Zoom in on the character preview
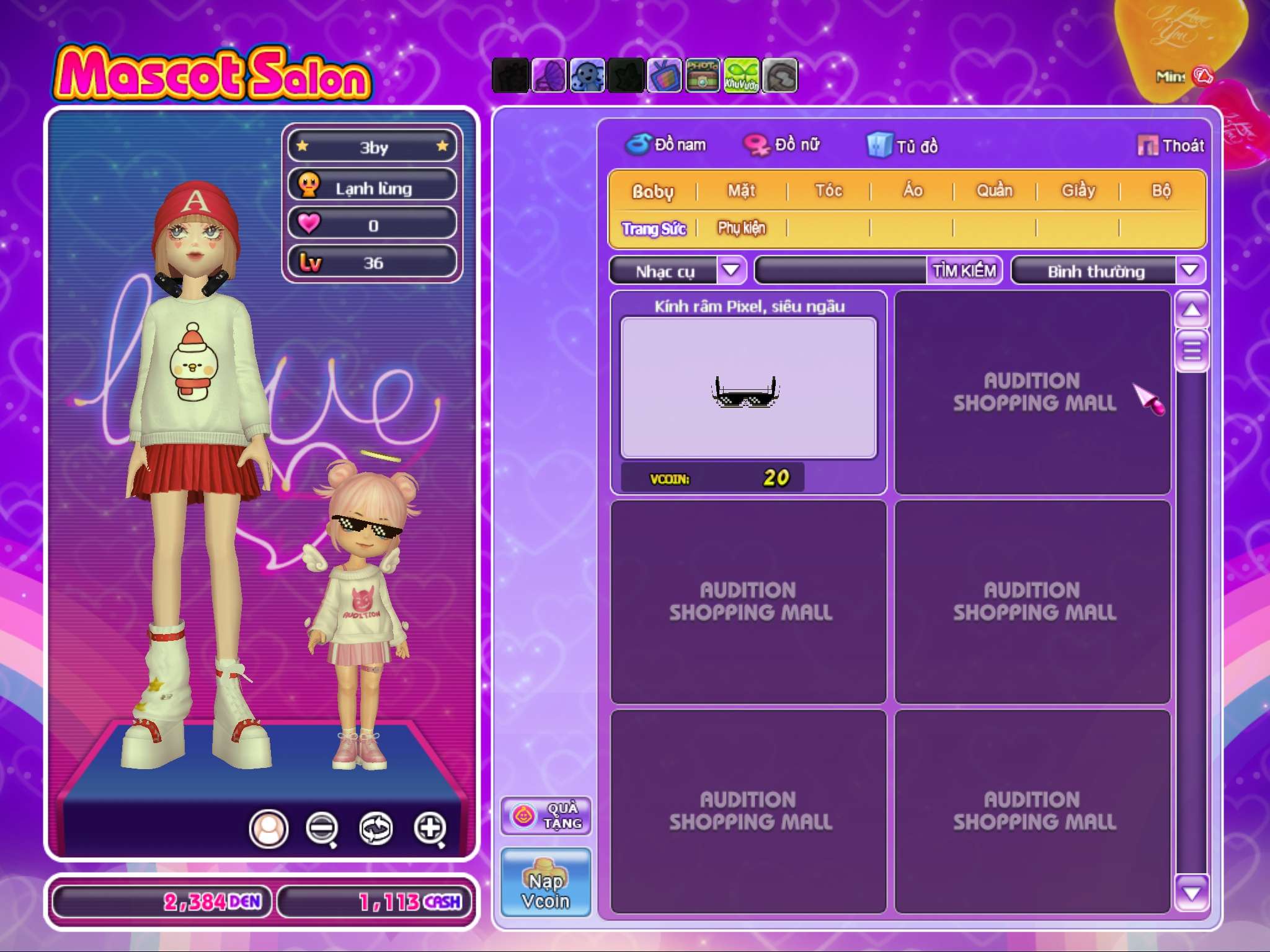The height and width of the screenshot is (952, 1270). pos(430,828)
